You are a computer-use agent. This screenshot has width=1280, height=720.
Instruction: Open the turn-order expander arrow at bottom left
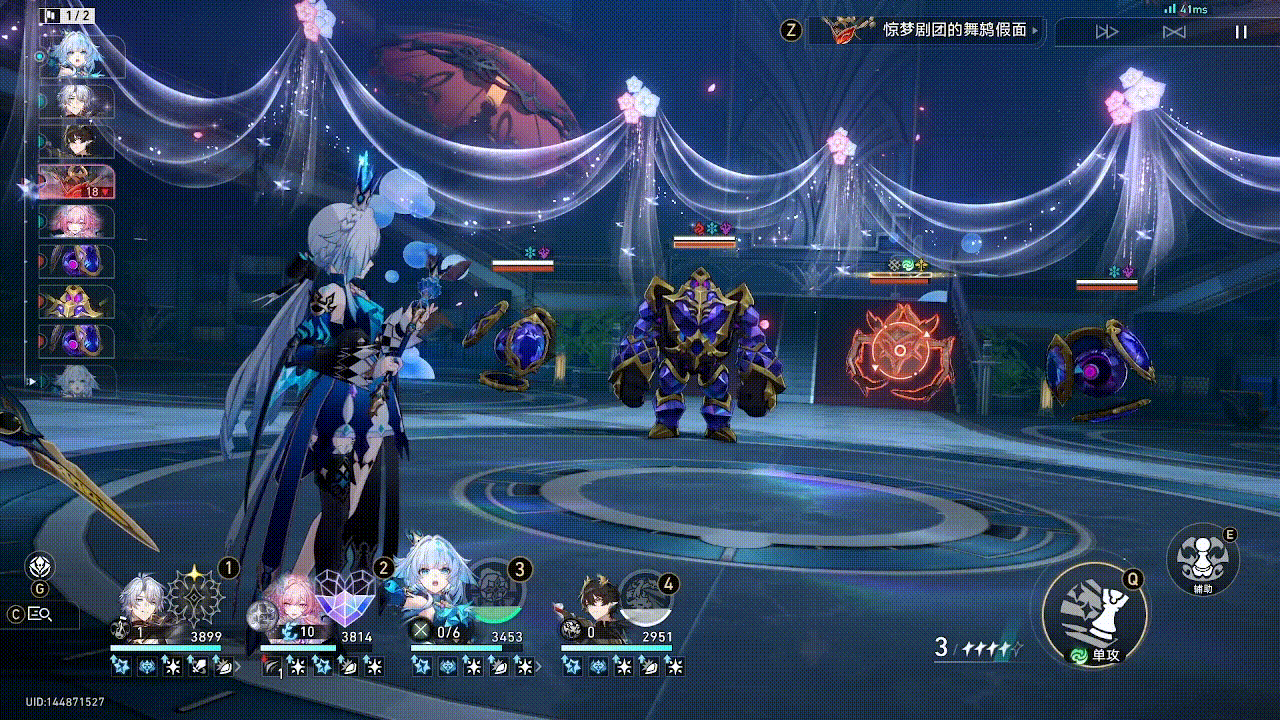click(33, 381)
